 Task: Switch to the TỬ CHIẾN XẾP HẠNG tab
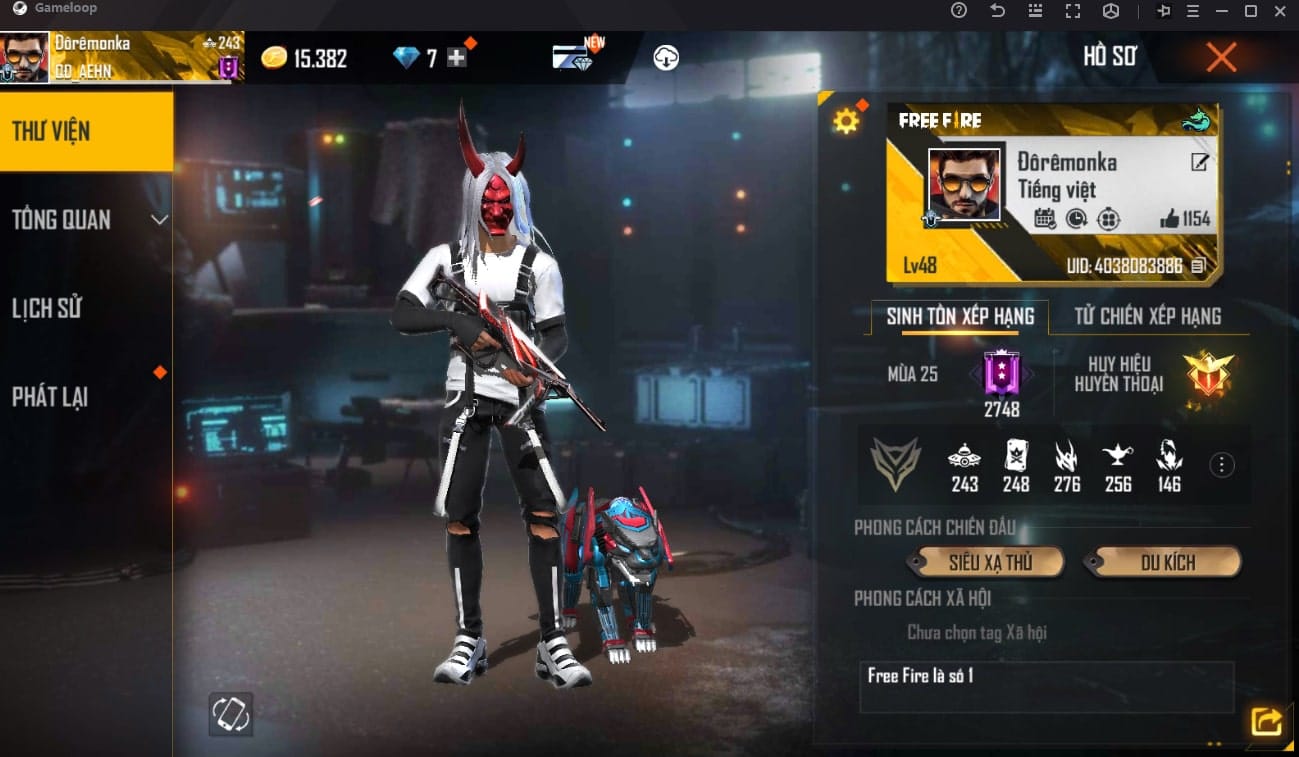tap(1148, 316)
